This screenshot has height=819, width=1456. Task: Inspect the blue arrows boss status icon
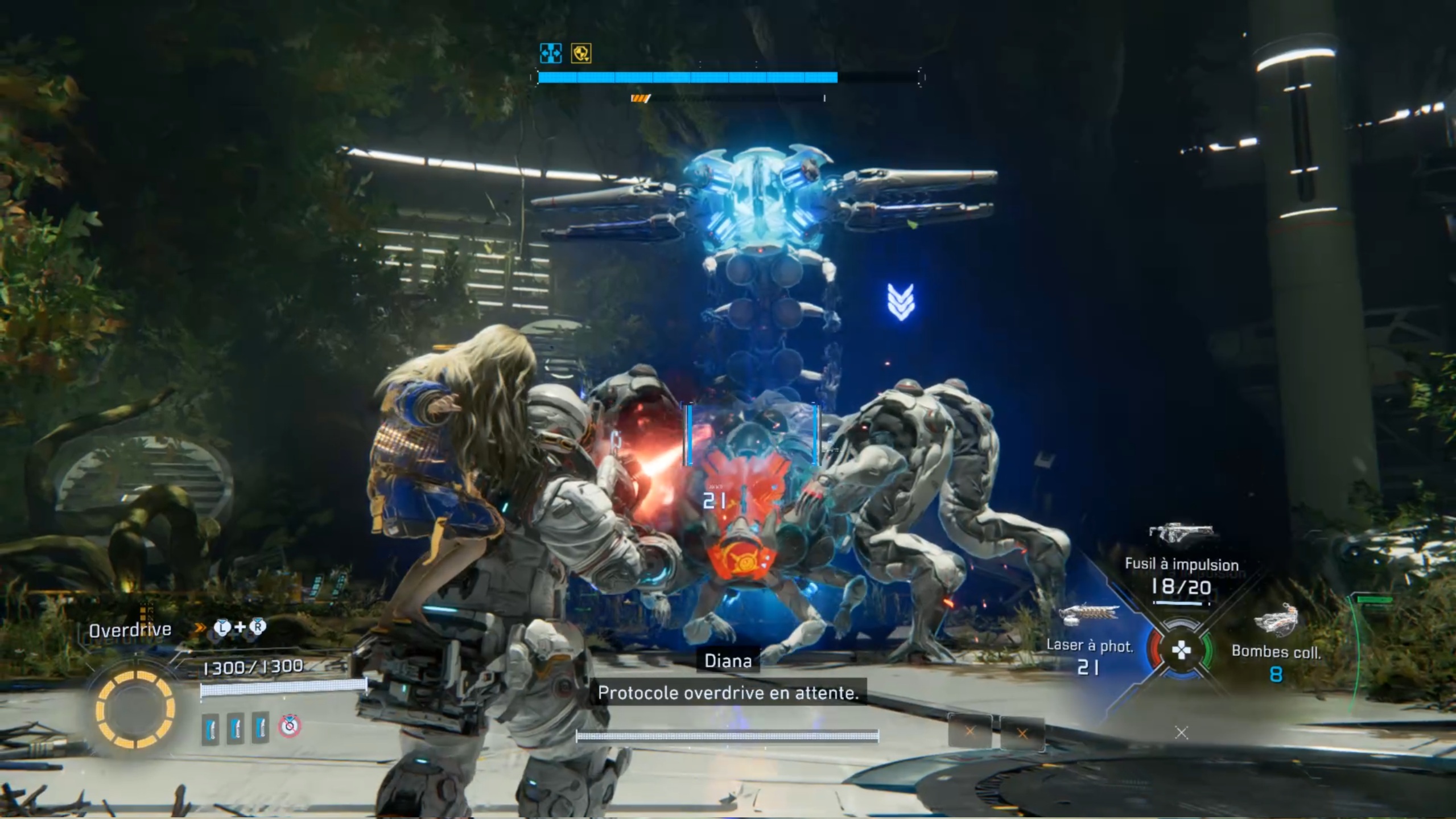[x=550, y=53]
